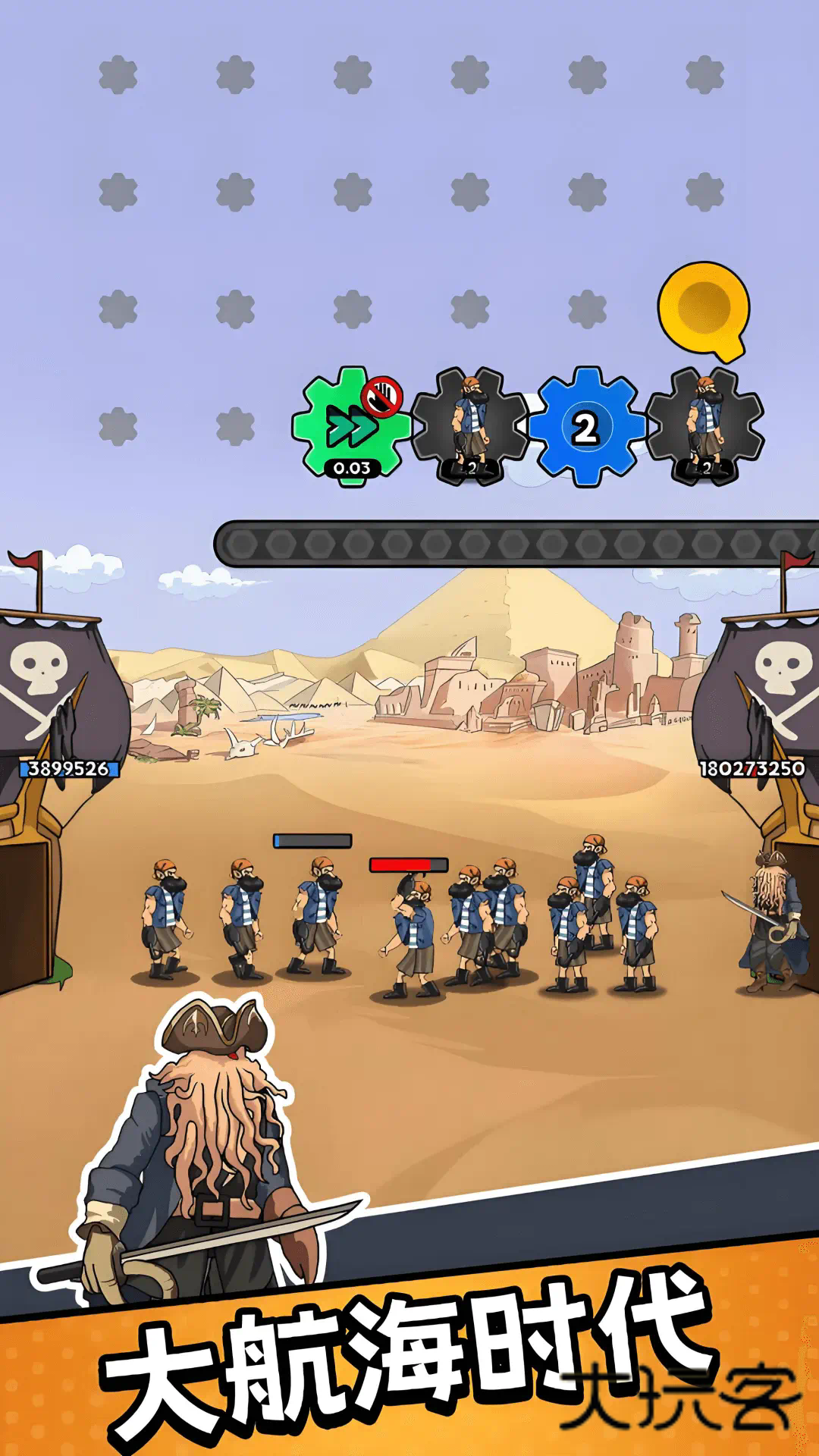Screen dimensions: 819x1456
Task: Tap the yellow ring gear
Action: click(704, 308)
